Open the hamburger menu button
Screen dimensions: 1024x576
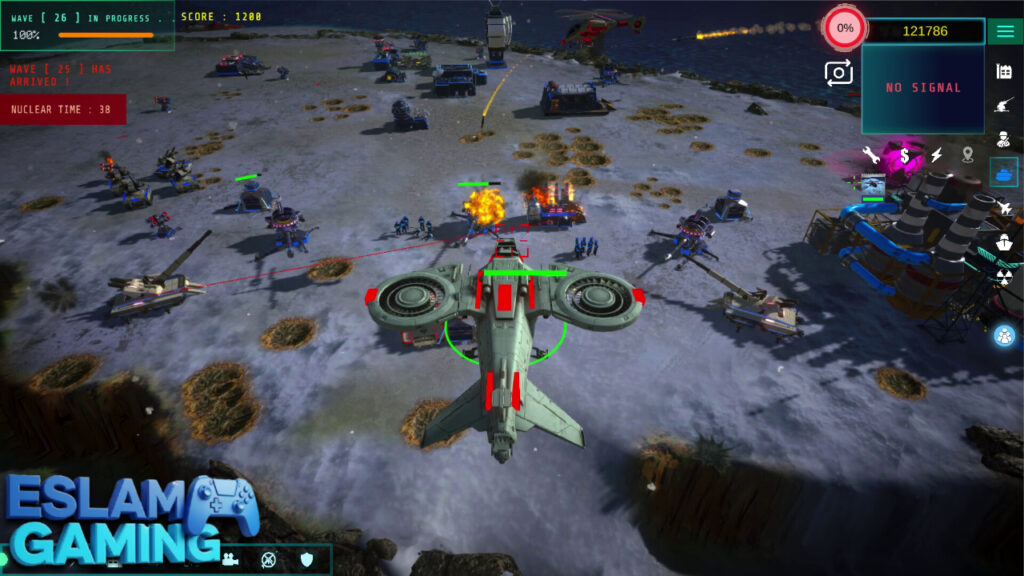[x=1004, y=31]
